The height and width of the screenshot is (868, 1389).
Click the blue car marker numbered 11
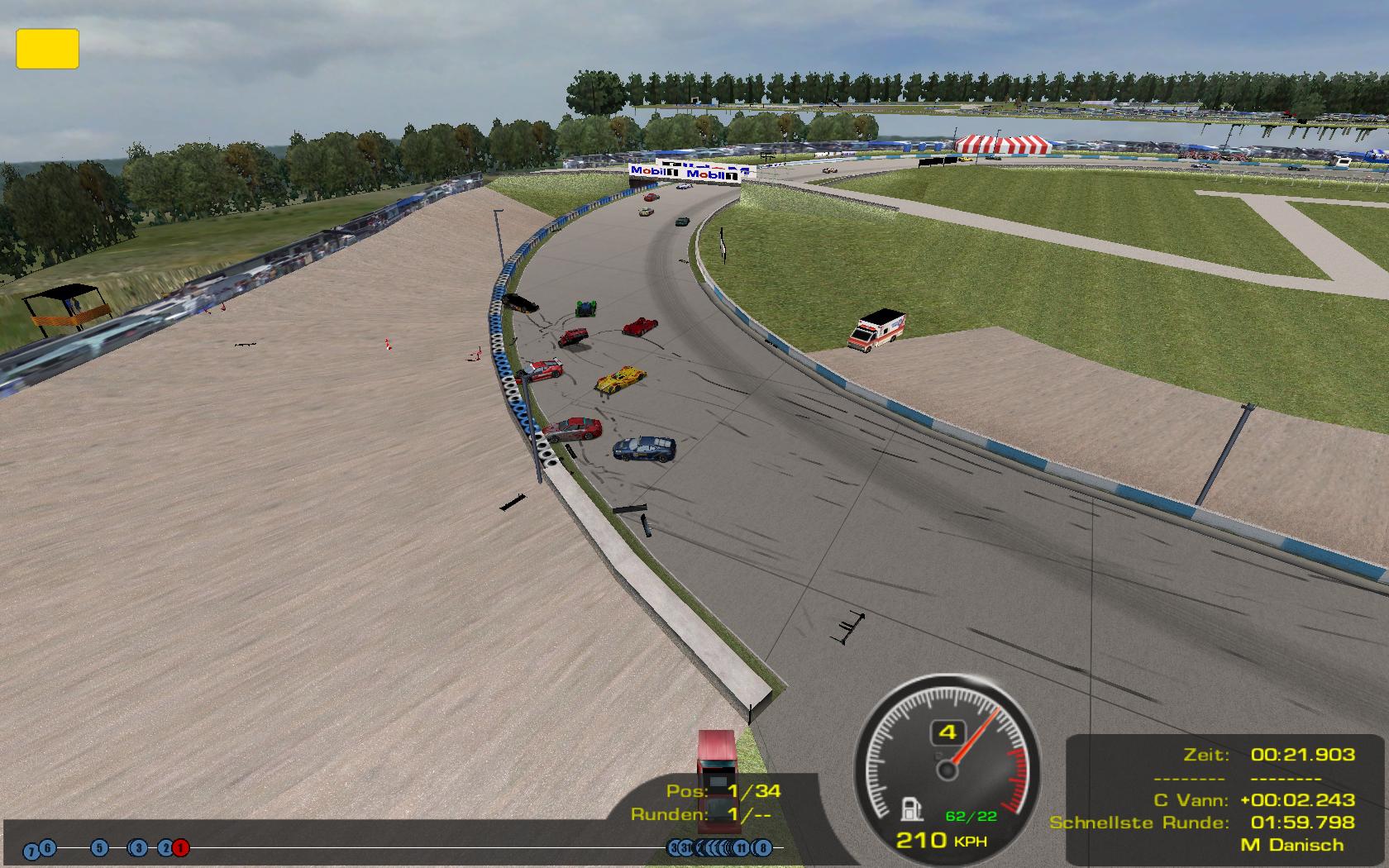pyautogui.click(x=742, y=847)
